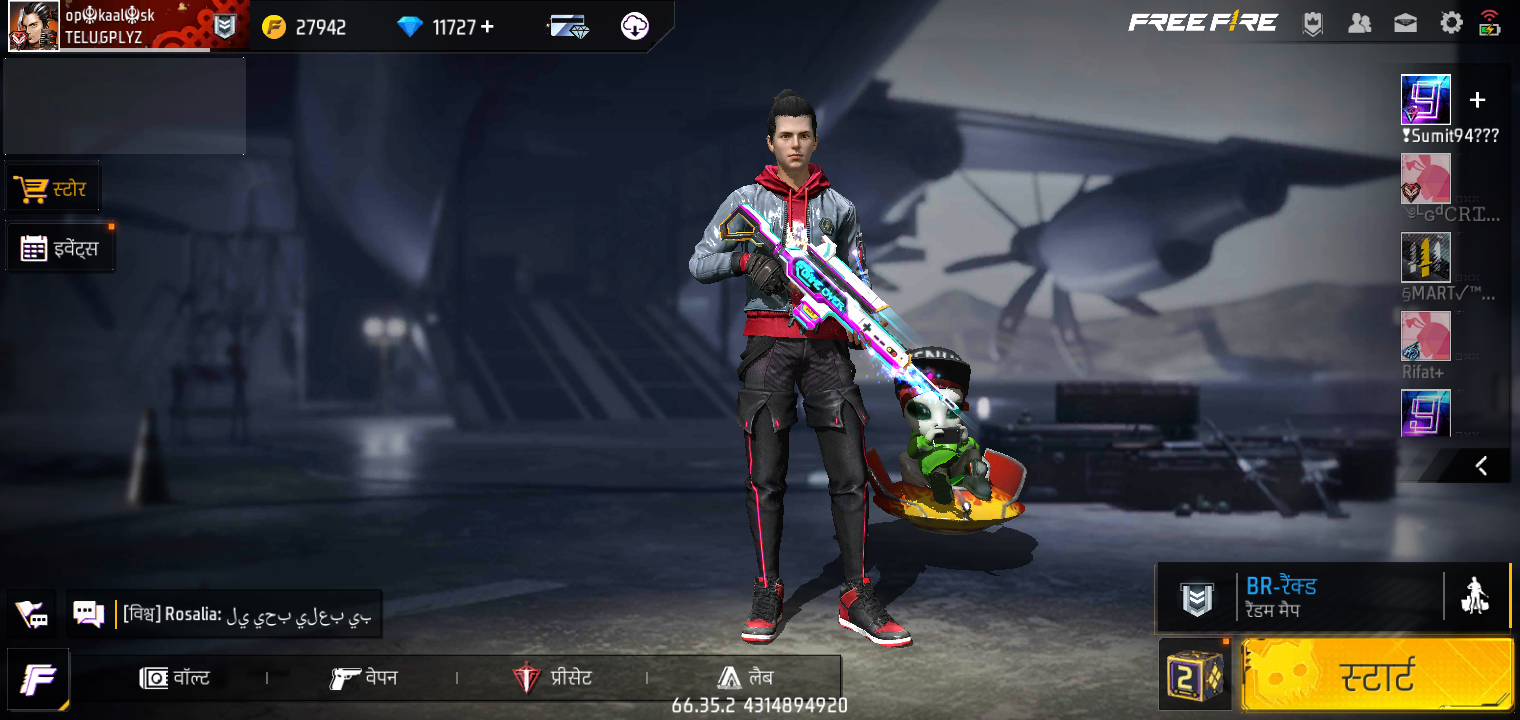Collapse the friends panel with the arrow
This screenshot has height=720, width=1520.
click(1481, 465)
